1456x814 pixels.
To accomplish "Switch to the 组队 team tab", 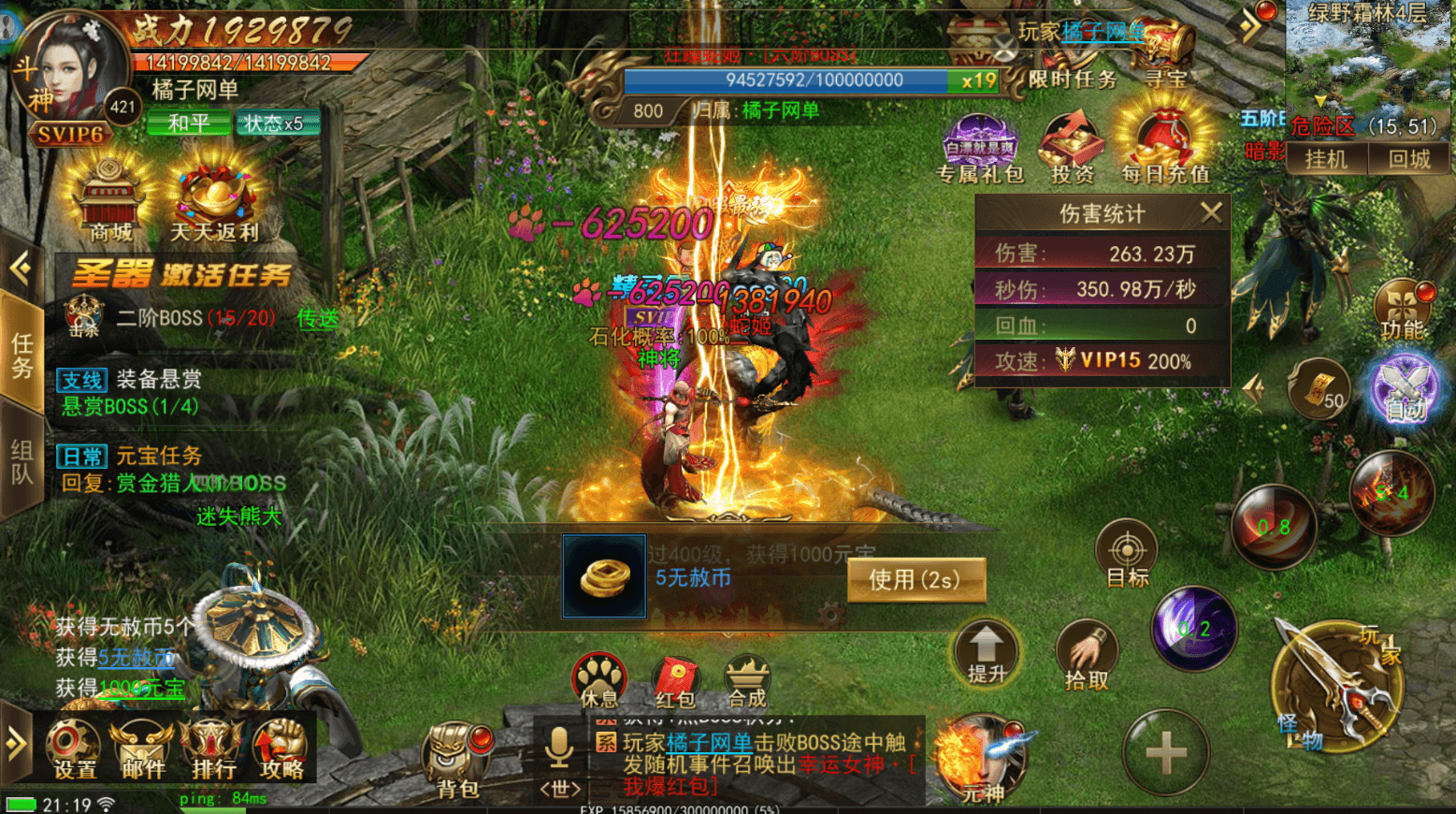I will pyautogui.click(x=22, y=460).
